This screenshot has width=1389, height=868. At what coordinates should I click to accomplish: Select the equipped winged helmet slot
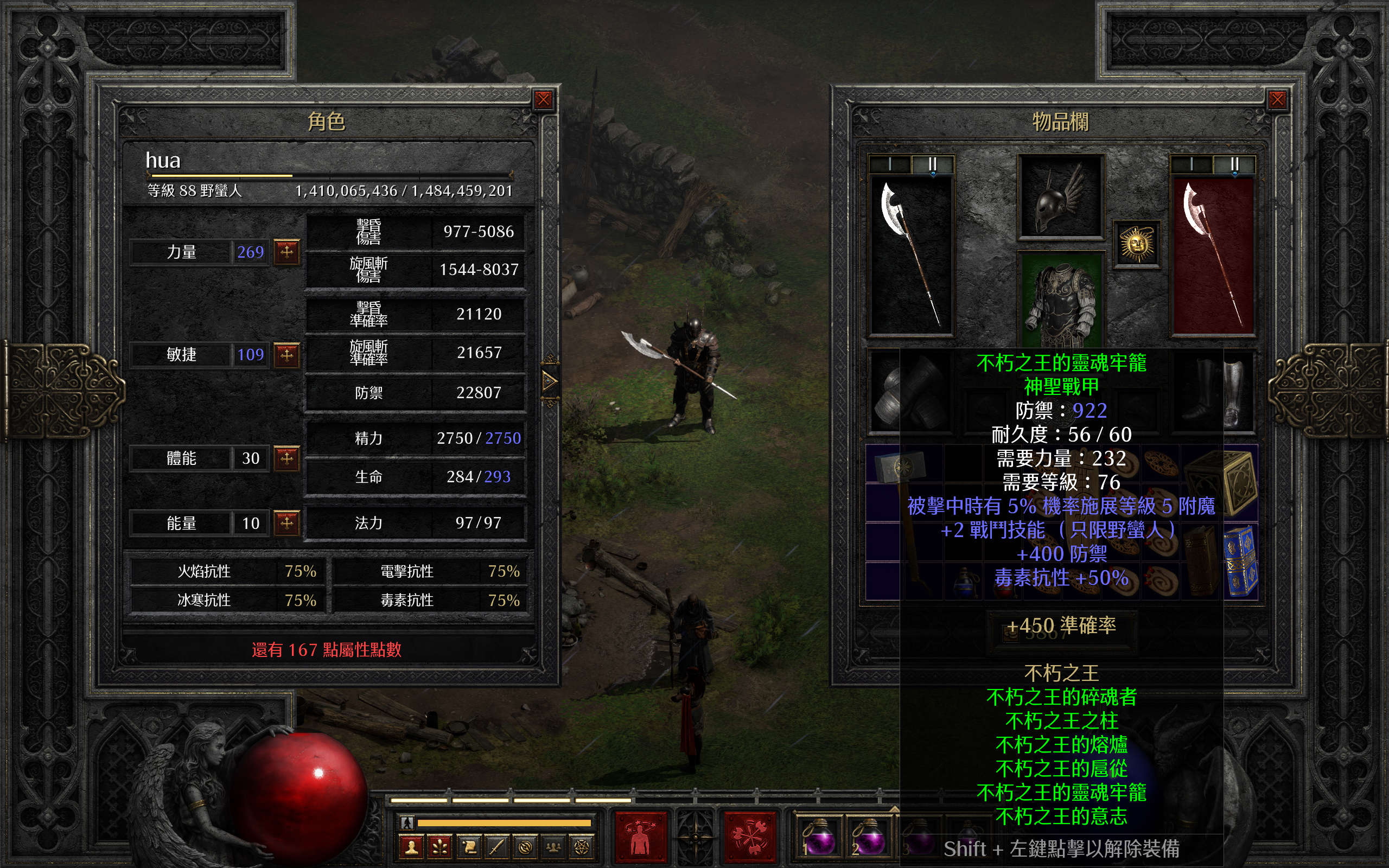point(1061,196)
